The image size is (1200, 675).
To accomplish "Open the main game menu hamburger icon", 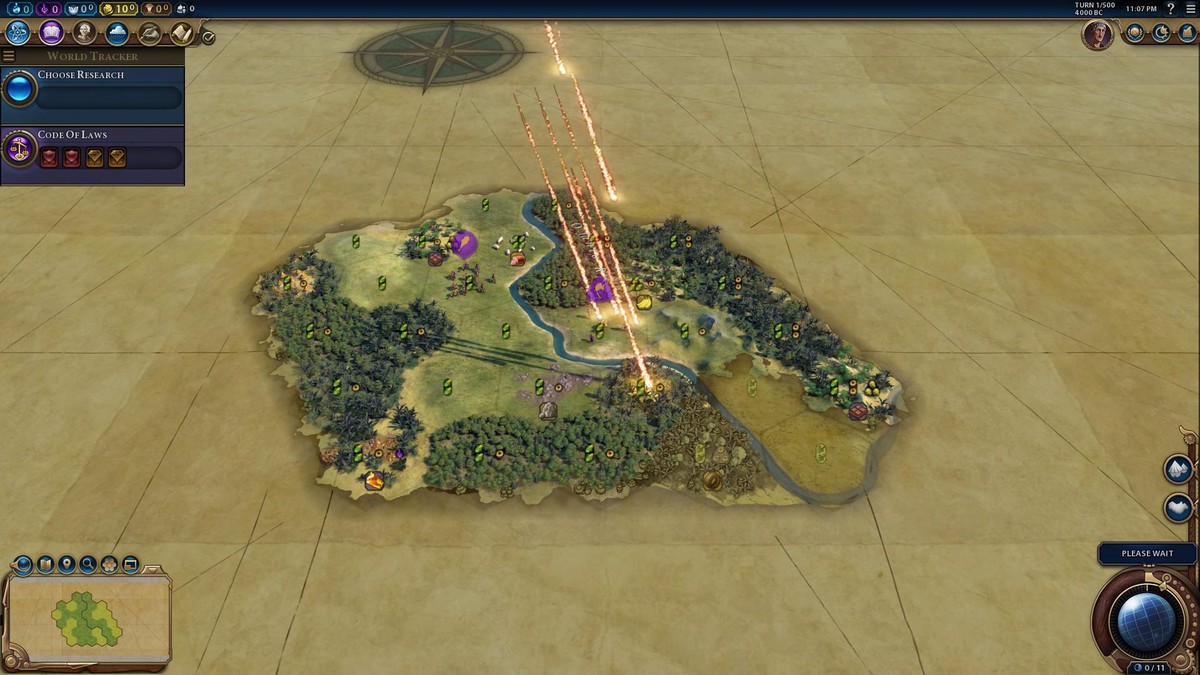I will [x=1190, y=9].
